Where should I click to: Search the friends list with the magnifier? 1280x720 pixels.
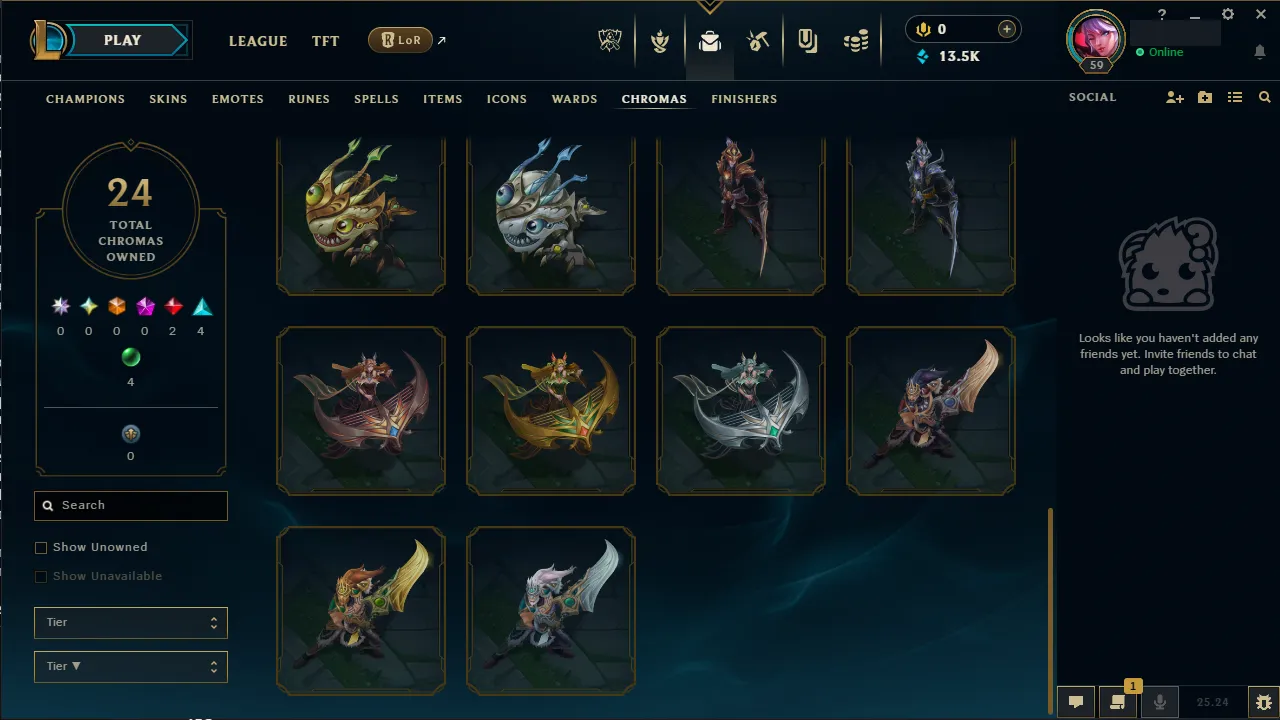click(x=1264, y=97)
